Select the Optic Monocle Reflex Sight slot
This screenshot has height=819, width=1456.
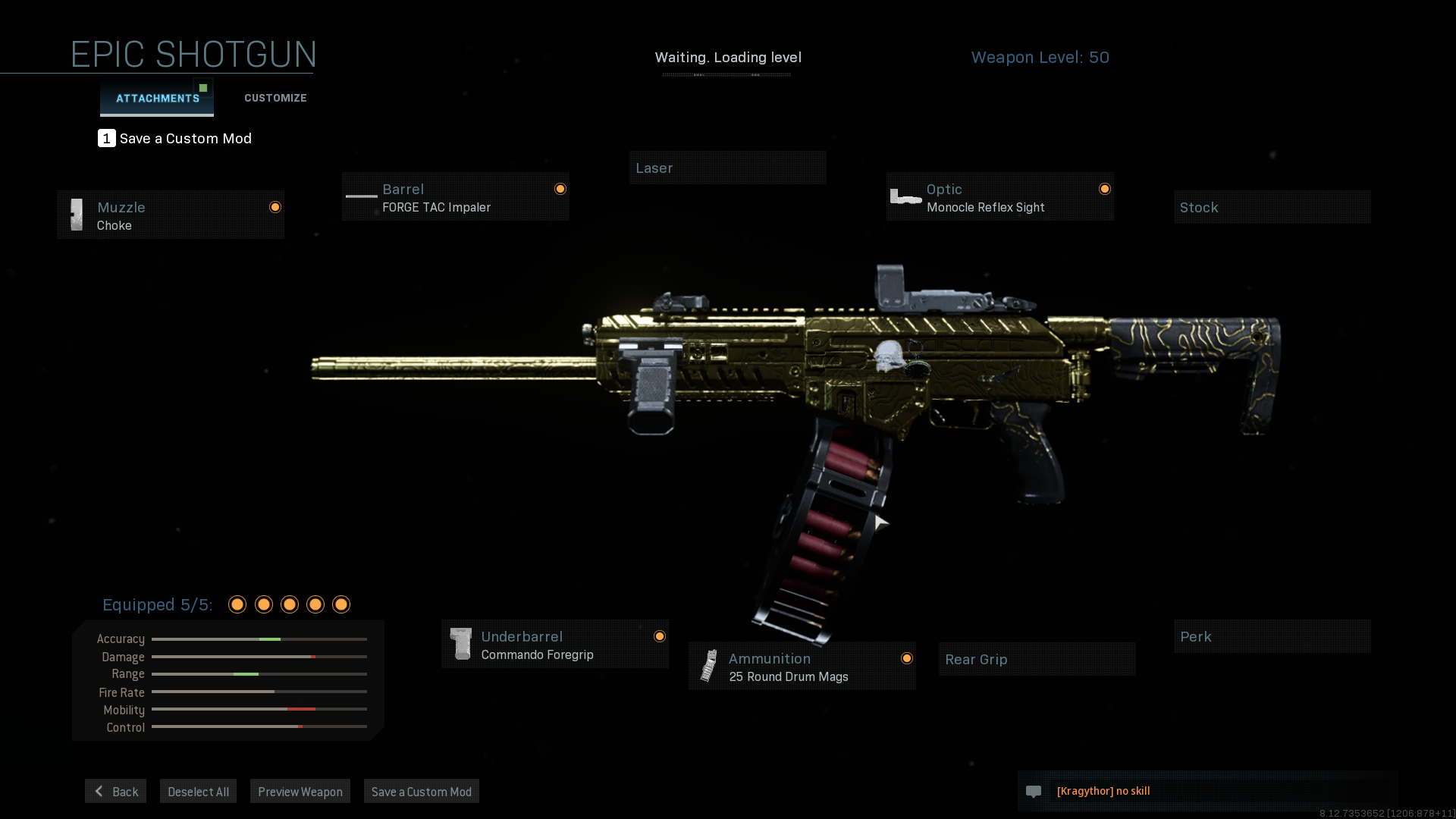[x=999, y=197]
